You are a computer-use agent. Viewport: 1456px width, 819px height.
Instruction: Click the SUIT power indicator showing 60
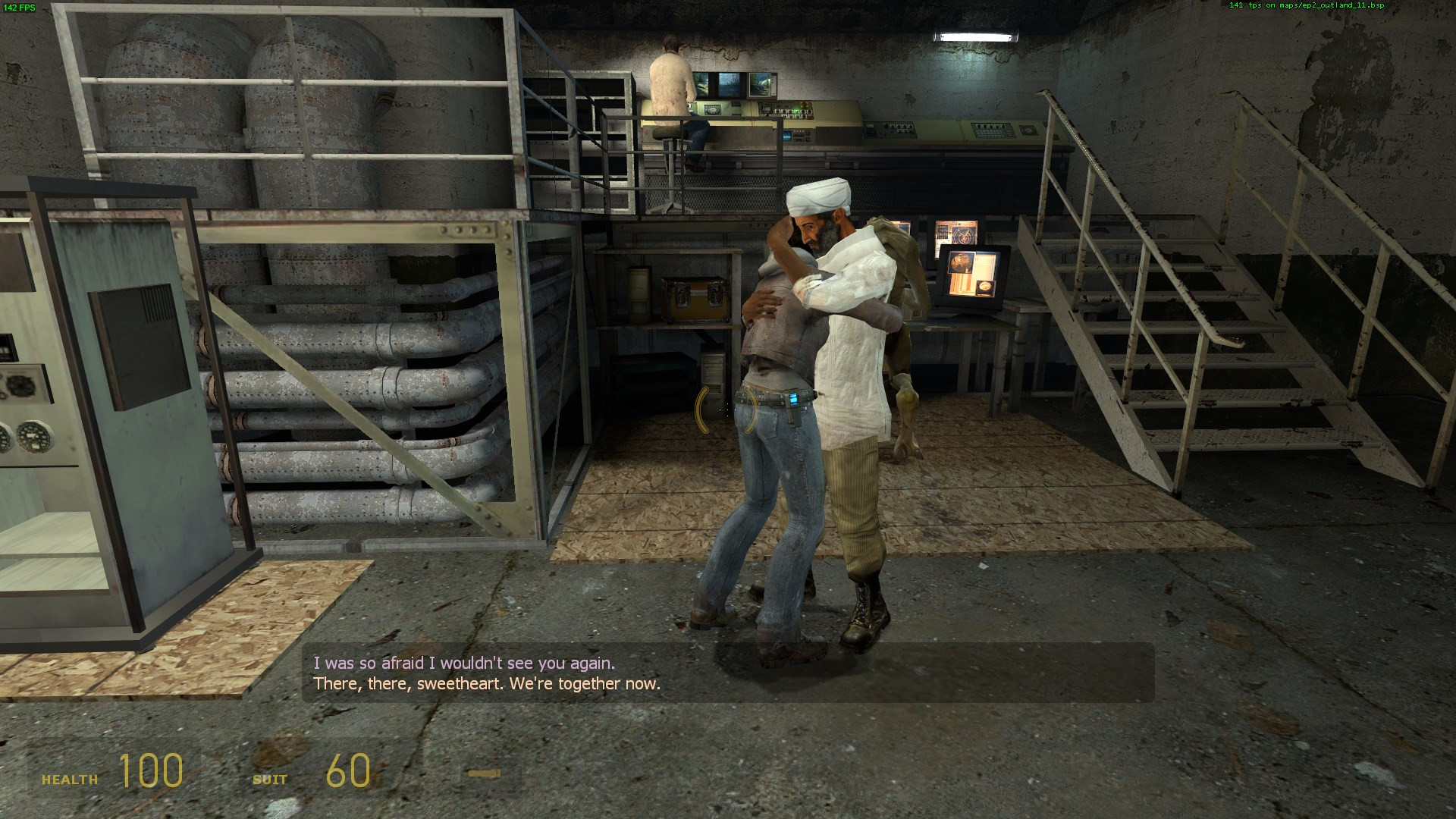point(349,772)
